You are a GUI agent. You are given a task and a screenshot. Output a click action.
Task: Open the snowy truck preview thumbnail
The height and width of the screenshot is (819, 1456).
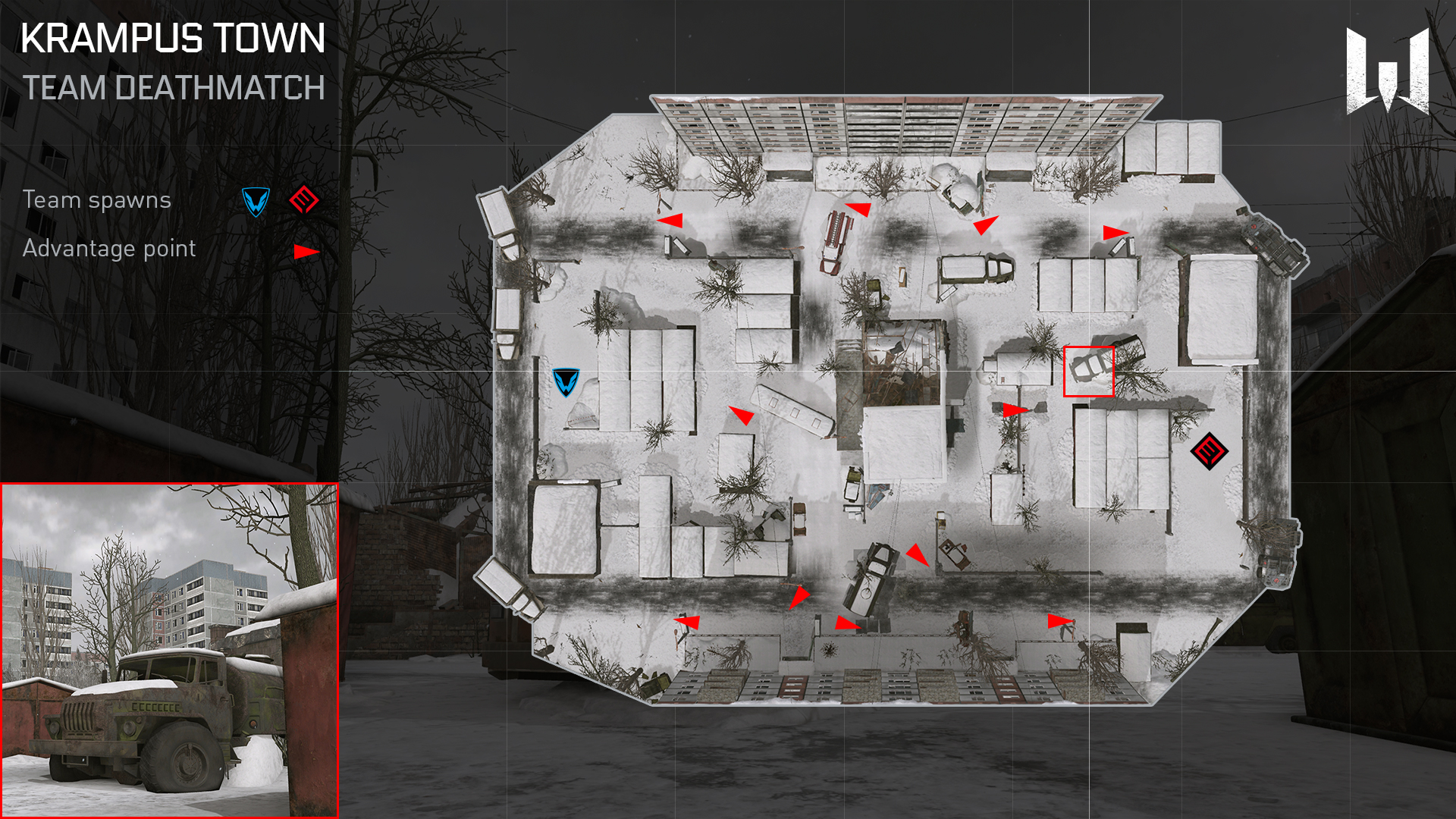click(169, 651)
